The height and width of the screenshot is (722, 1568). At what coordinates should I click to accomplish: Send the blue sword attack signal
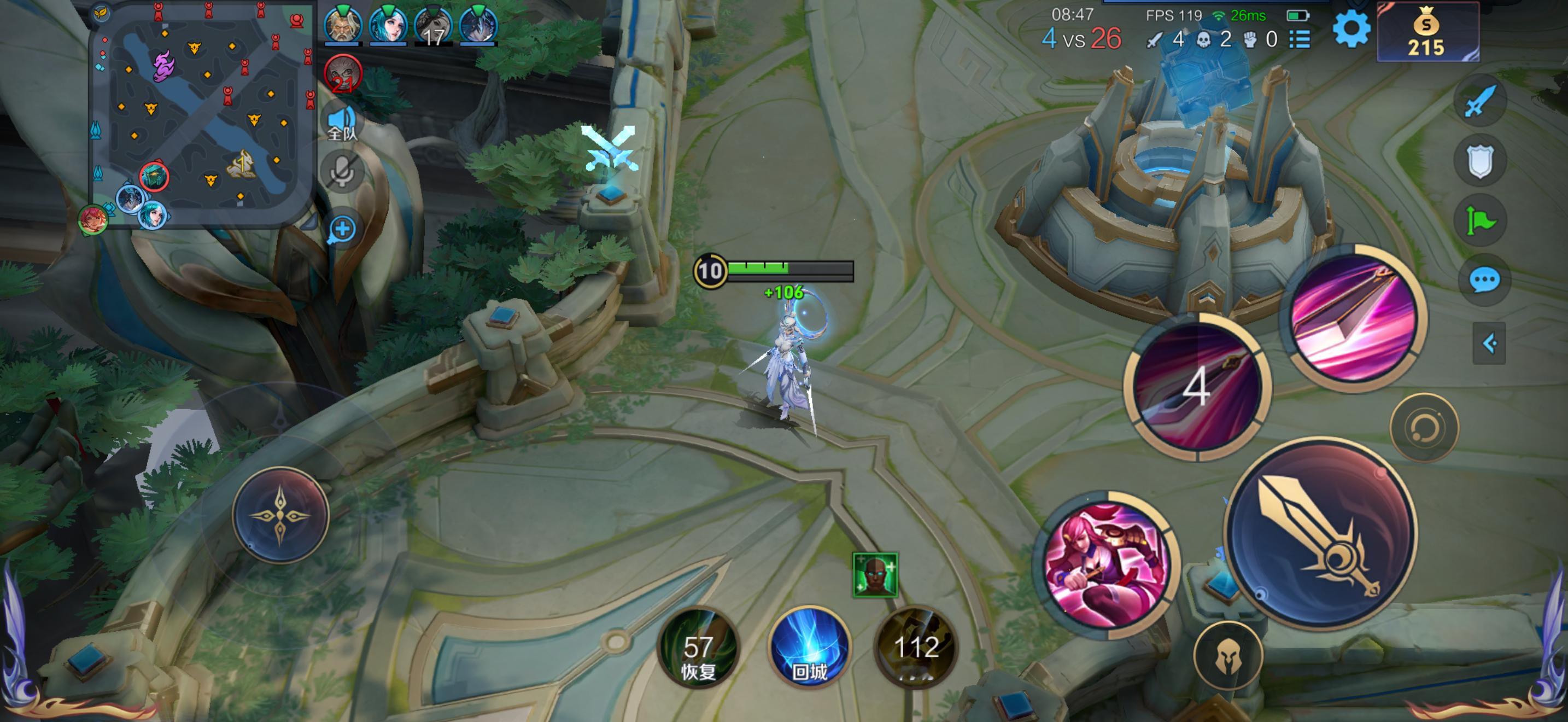click(1480, 101)
